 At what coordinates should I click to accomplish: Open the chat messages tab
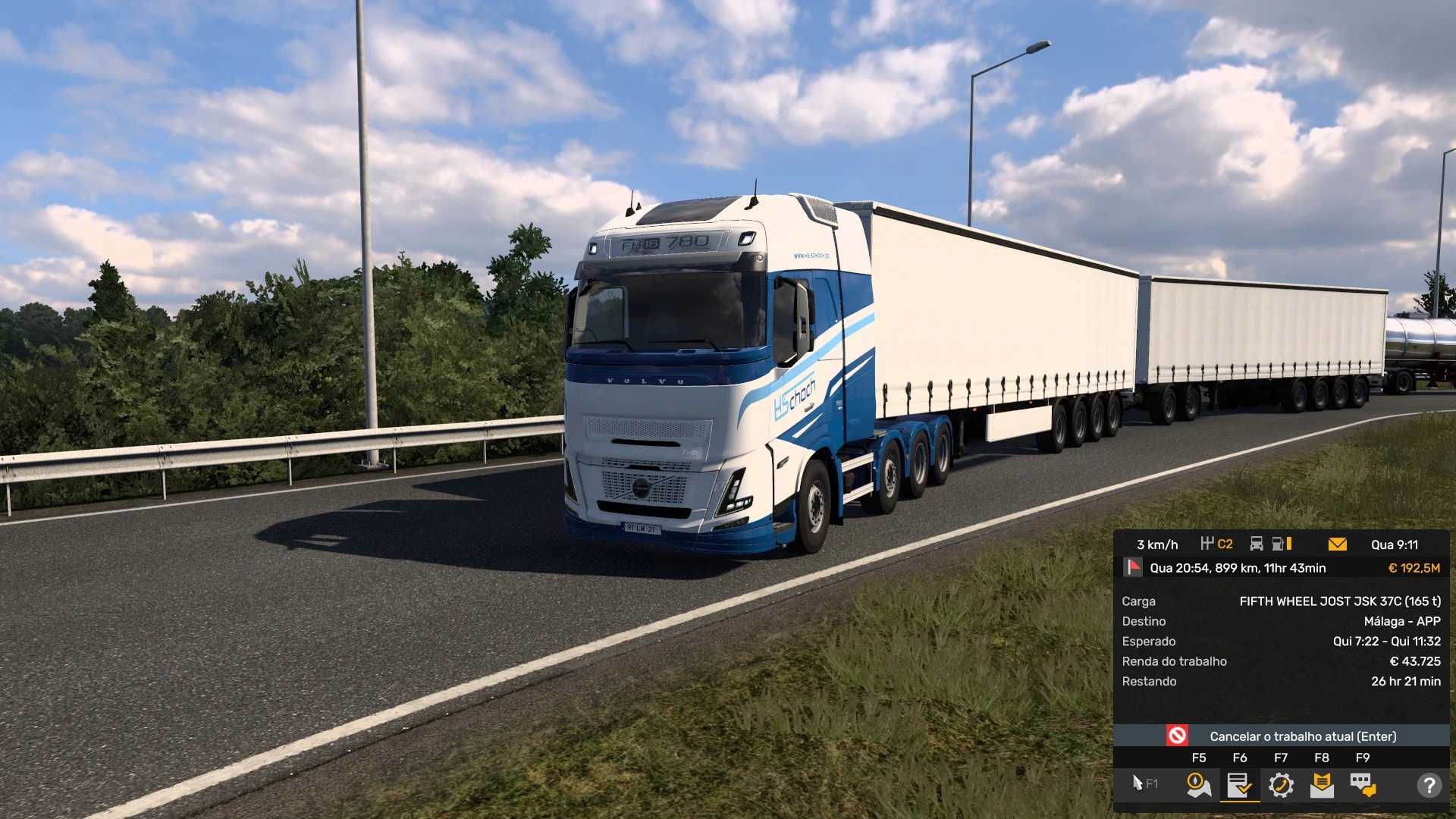1363,785
